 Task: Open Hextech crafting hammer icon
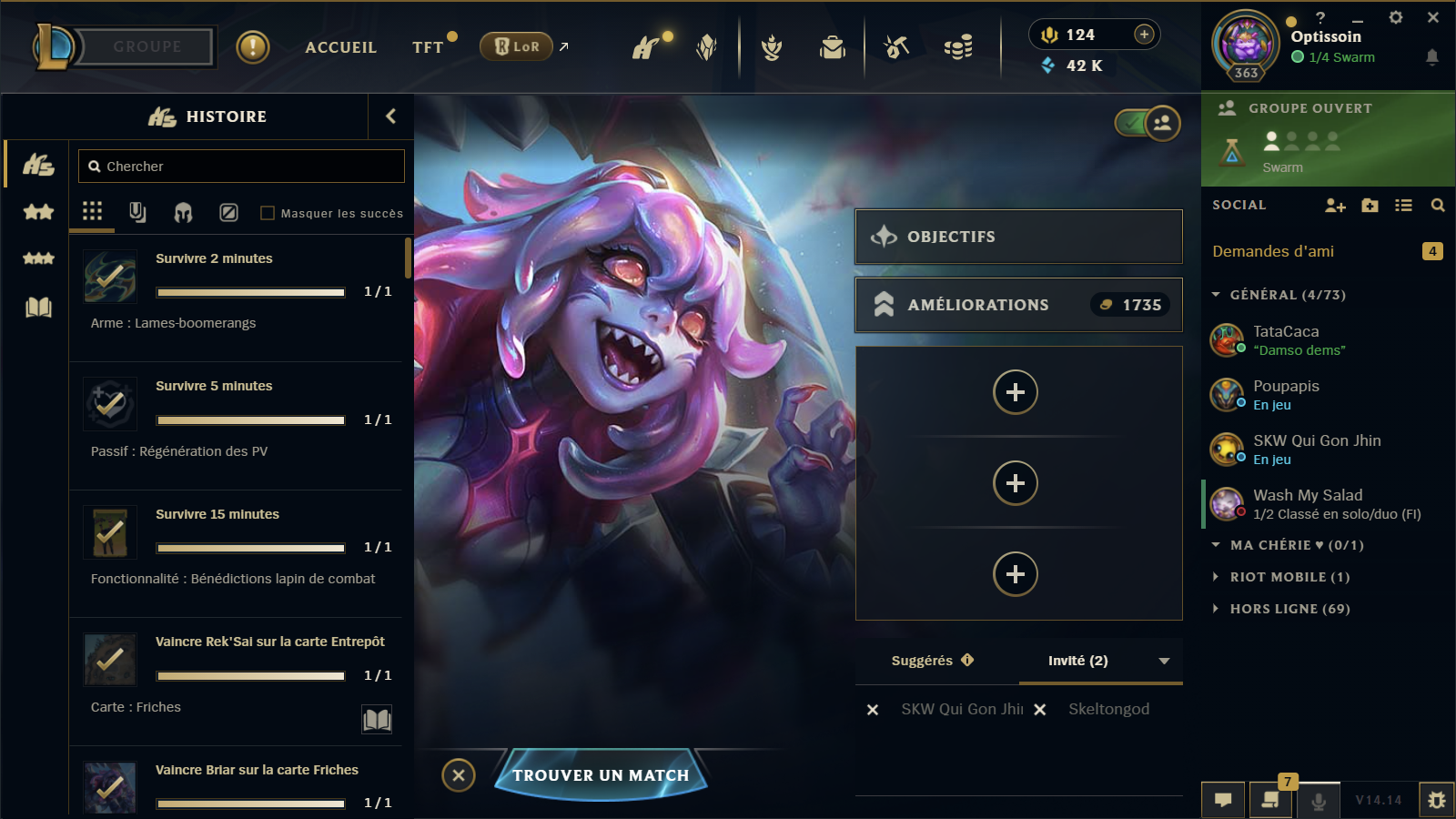[895, 47]
